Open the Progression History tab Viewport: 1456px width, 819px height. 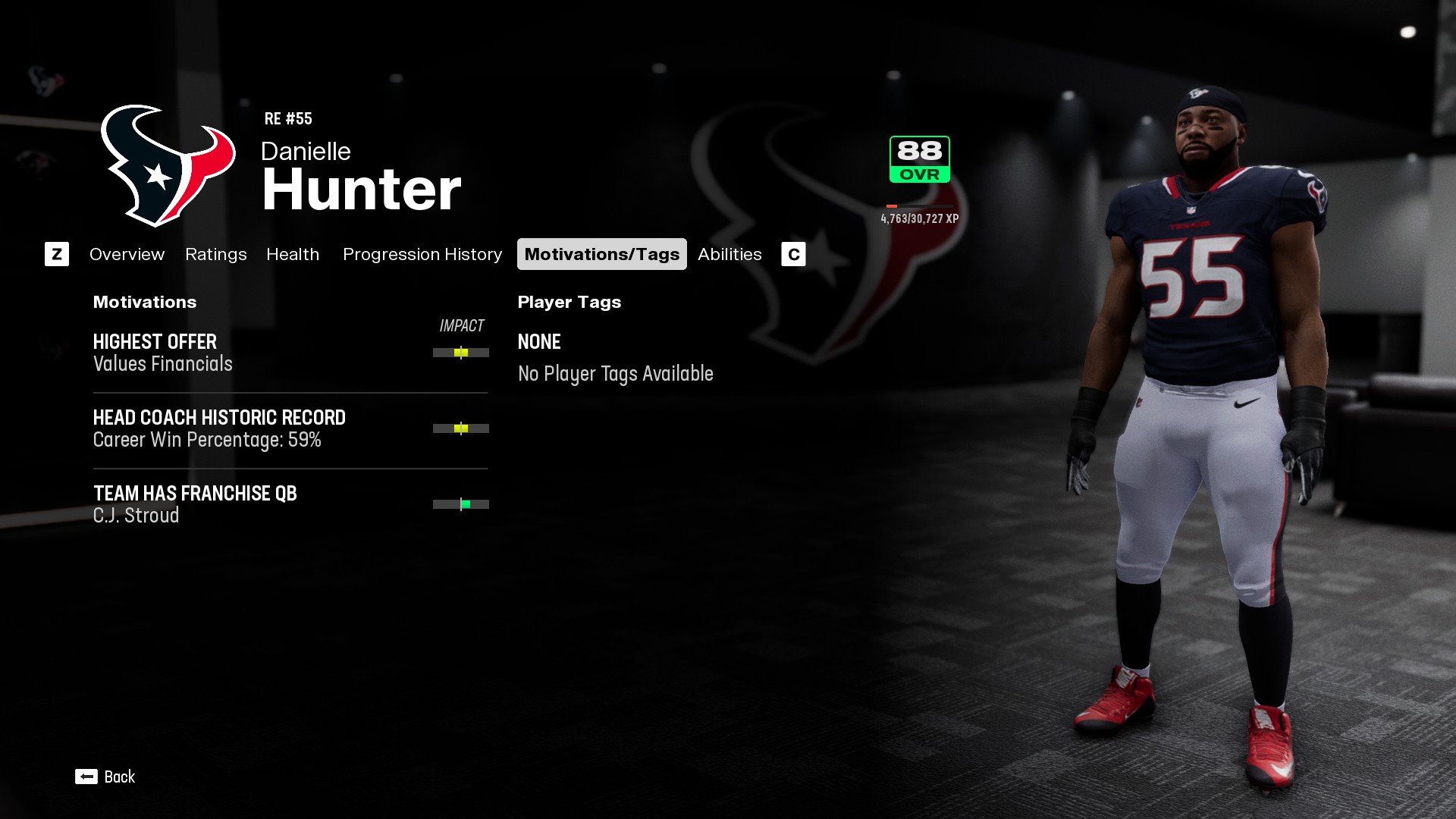(x=422, y=254)
